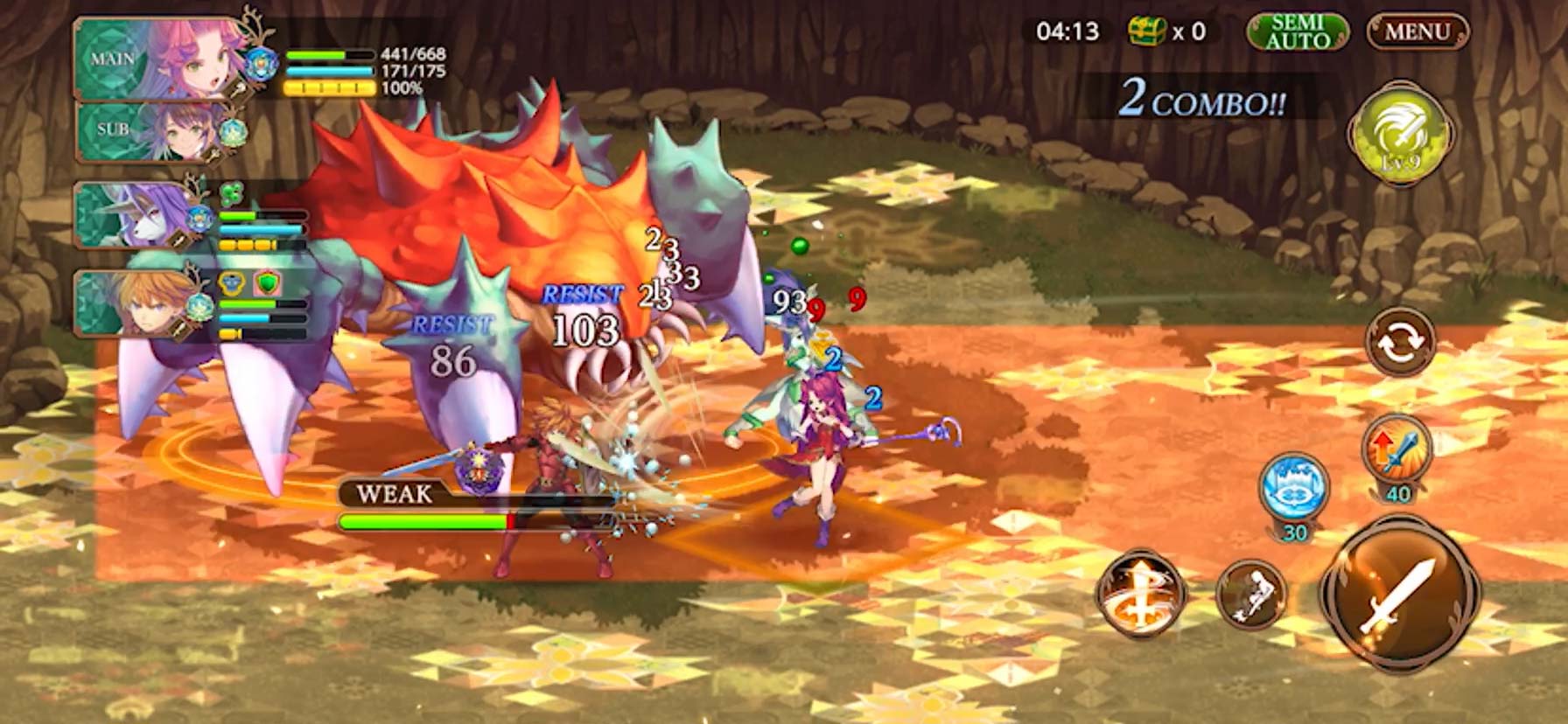
Task: Cast the blue ice skill costing 30
Action: [1293, 486]
